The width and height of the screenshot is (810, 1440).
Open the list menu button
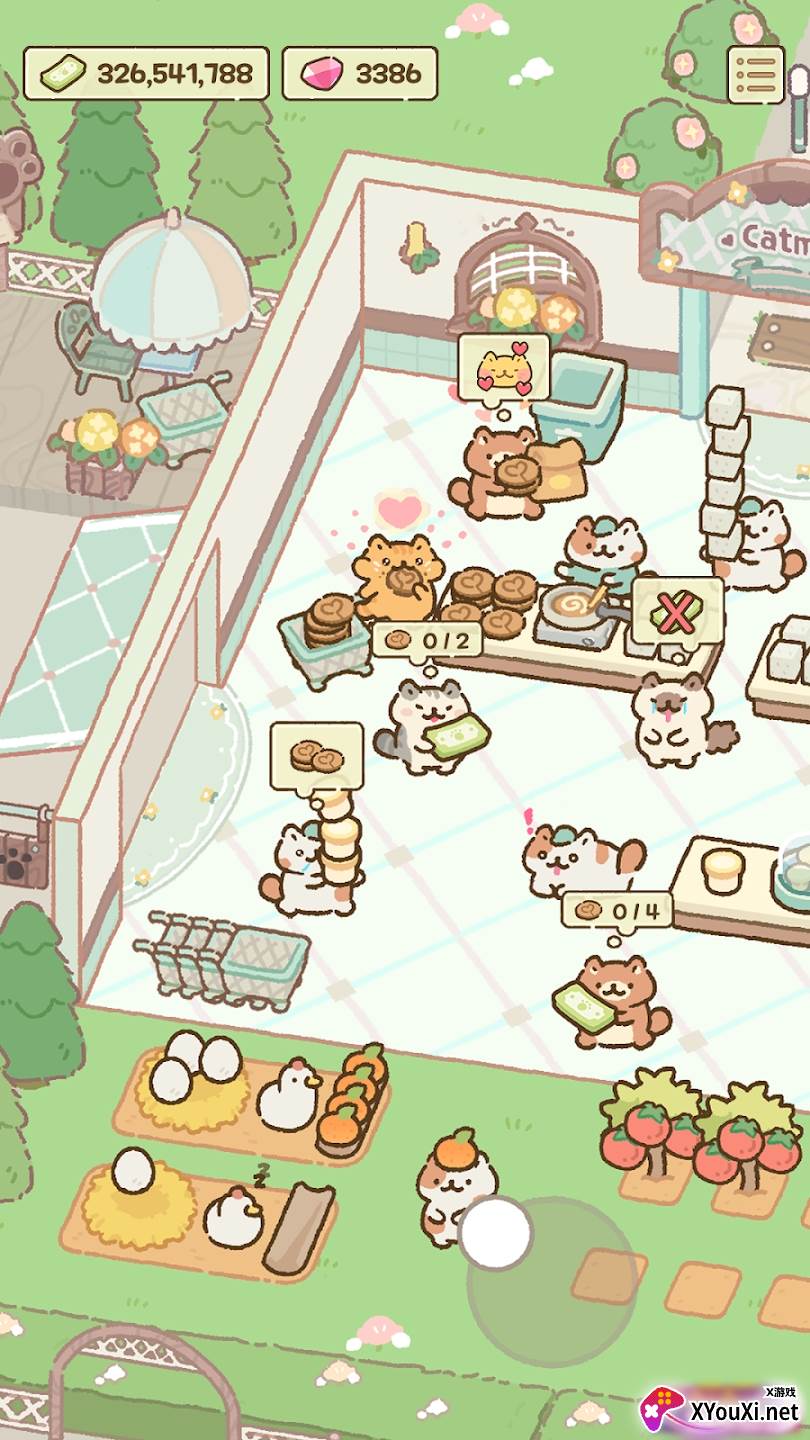755,73
